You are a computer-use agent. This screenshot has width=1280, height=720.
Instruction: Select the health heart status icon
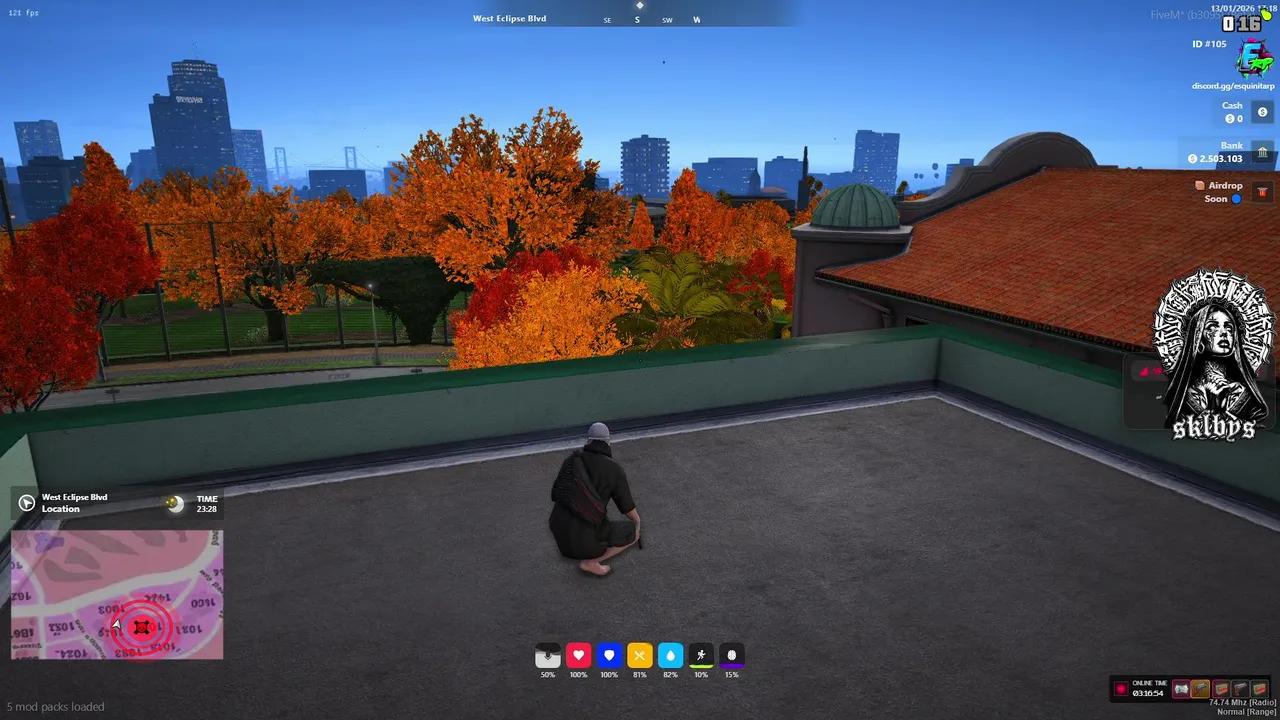coord(578,655)
